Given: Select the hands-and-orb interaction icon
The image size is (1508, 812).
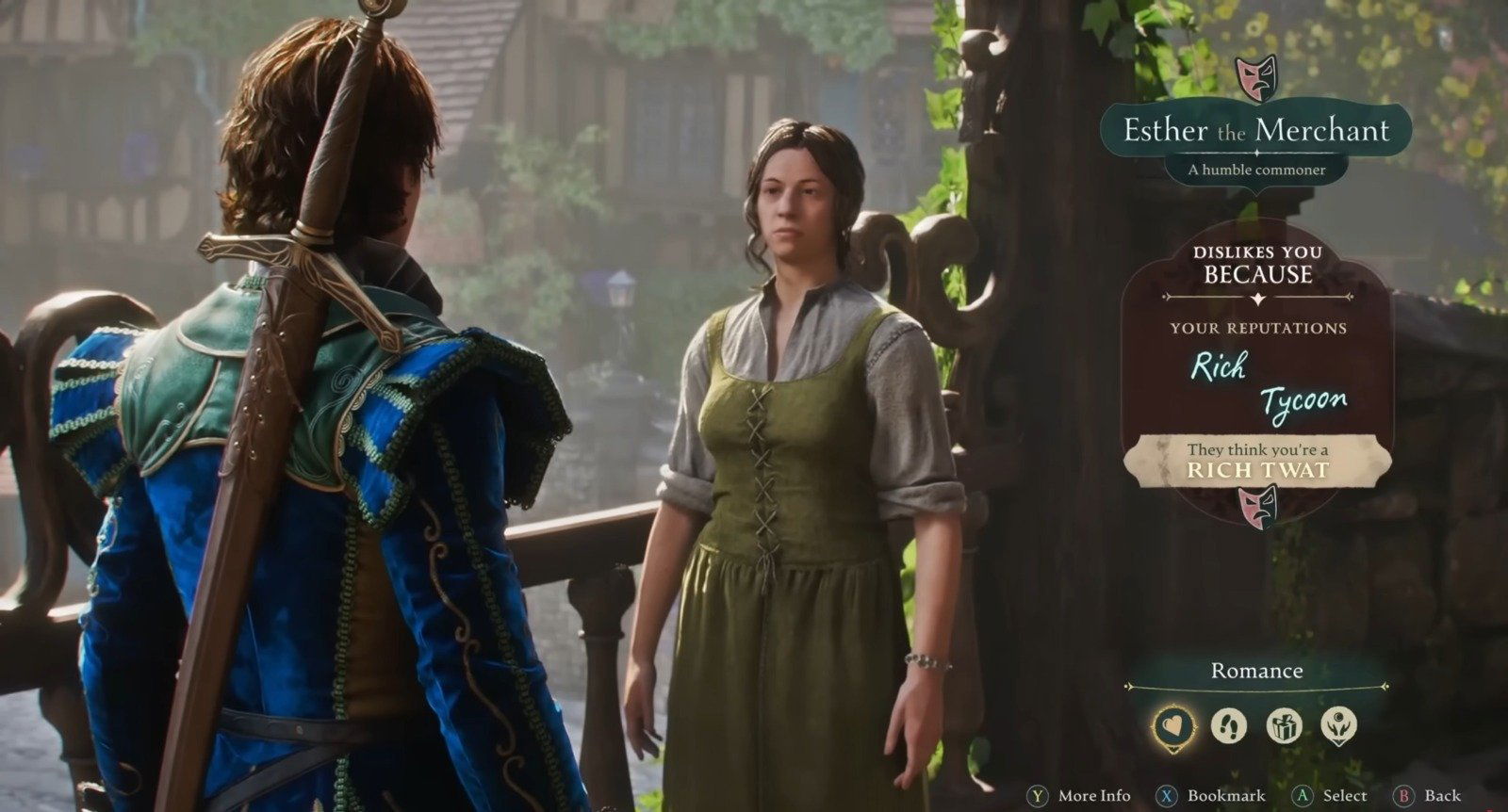Looking at the screenshot, I should [x=1338, y=726].
